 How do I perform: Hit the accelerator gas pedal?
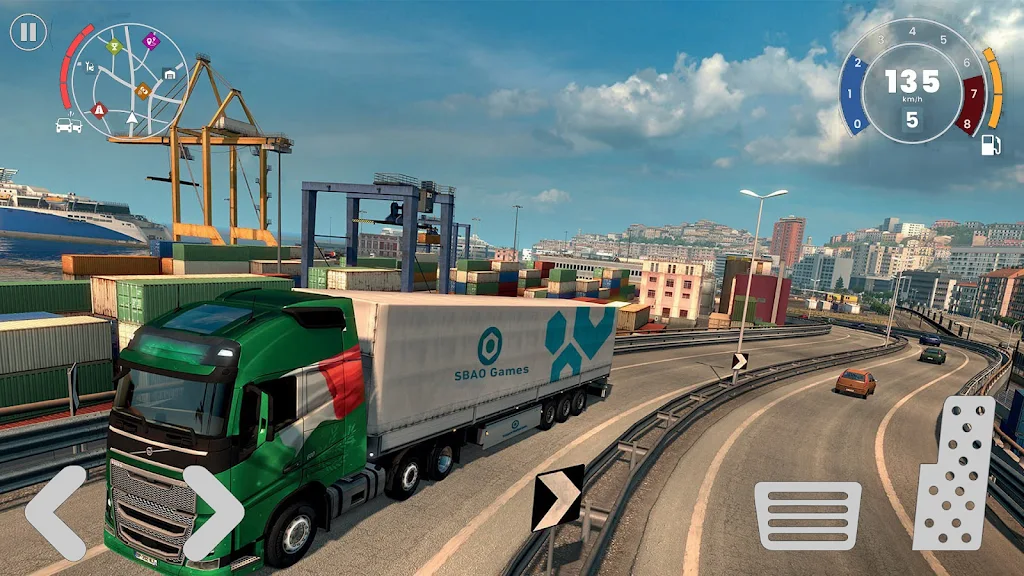[953, 472]
